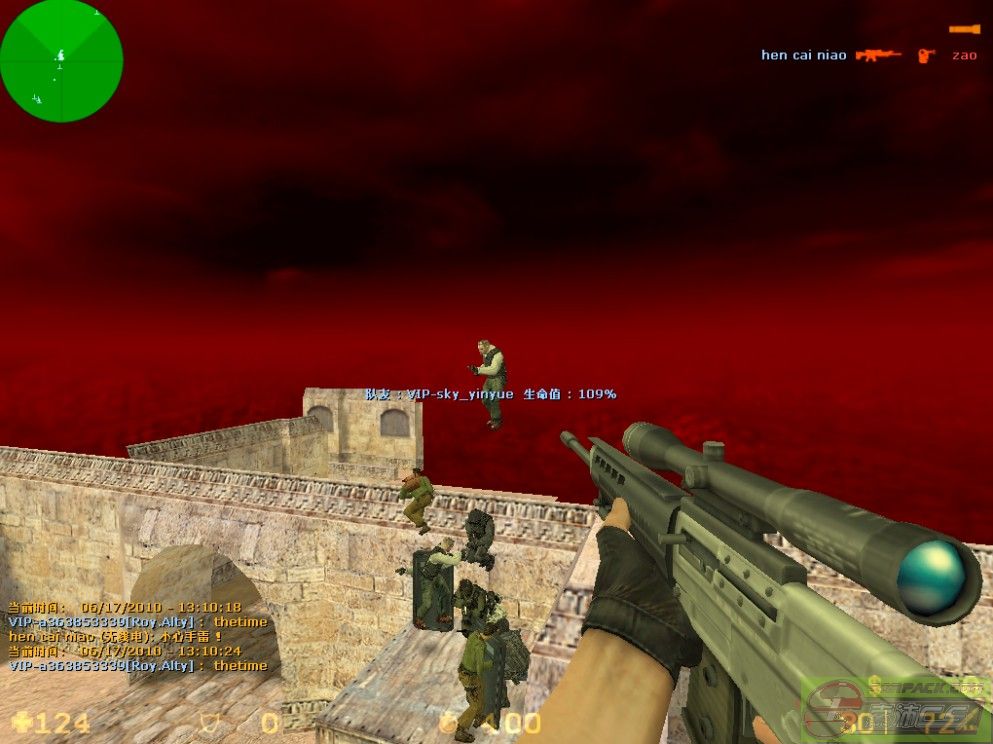Click the orange rifle icon in the kill feed
This screenshot has width=993, height=744.
pyautogui.click(x=878, y=55)
